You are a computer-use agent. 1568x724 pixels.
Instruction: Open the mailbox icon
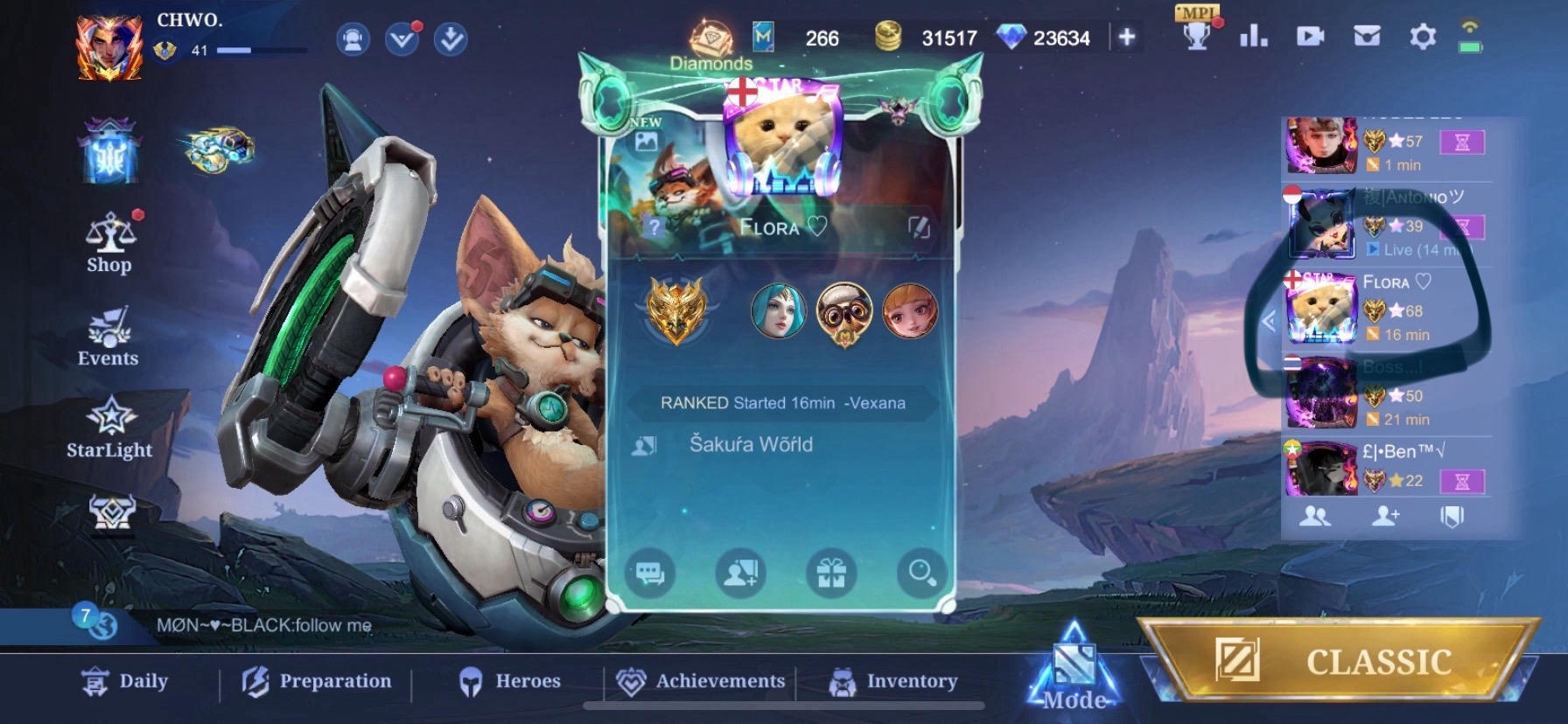click(x=1366, y=37)
